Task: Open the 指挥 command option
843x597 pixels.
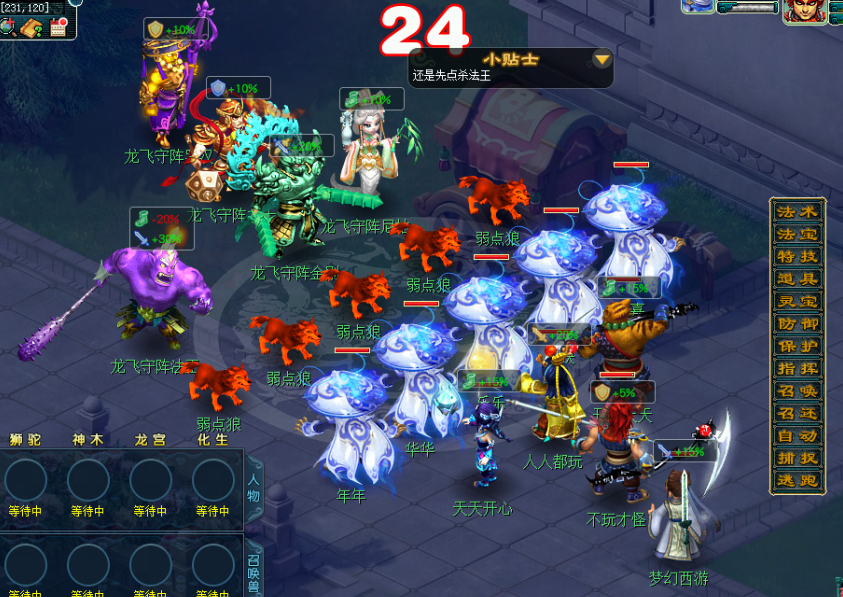Action: click(x=798, y=368)
